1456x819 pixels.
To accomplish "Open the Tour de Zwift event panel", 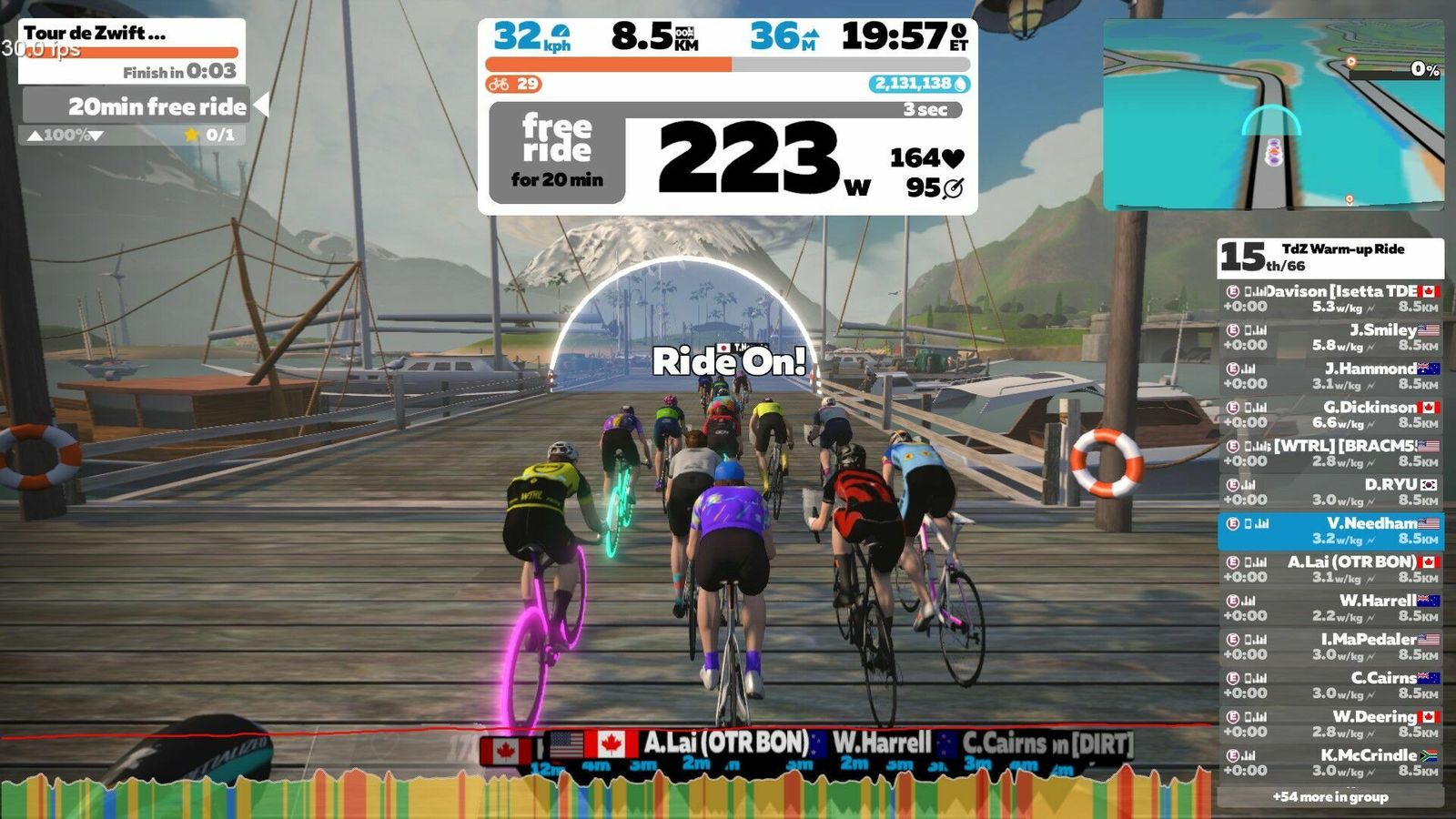I will (132, 51).
